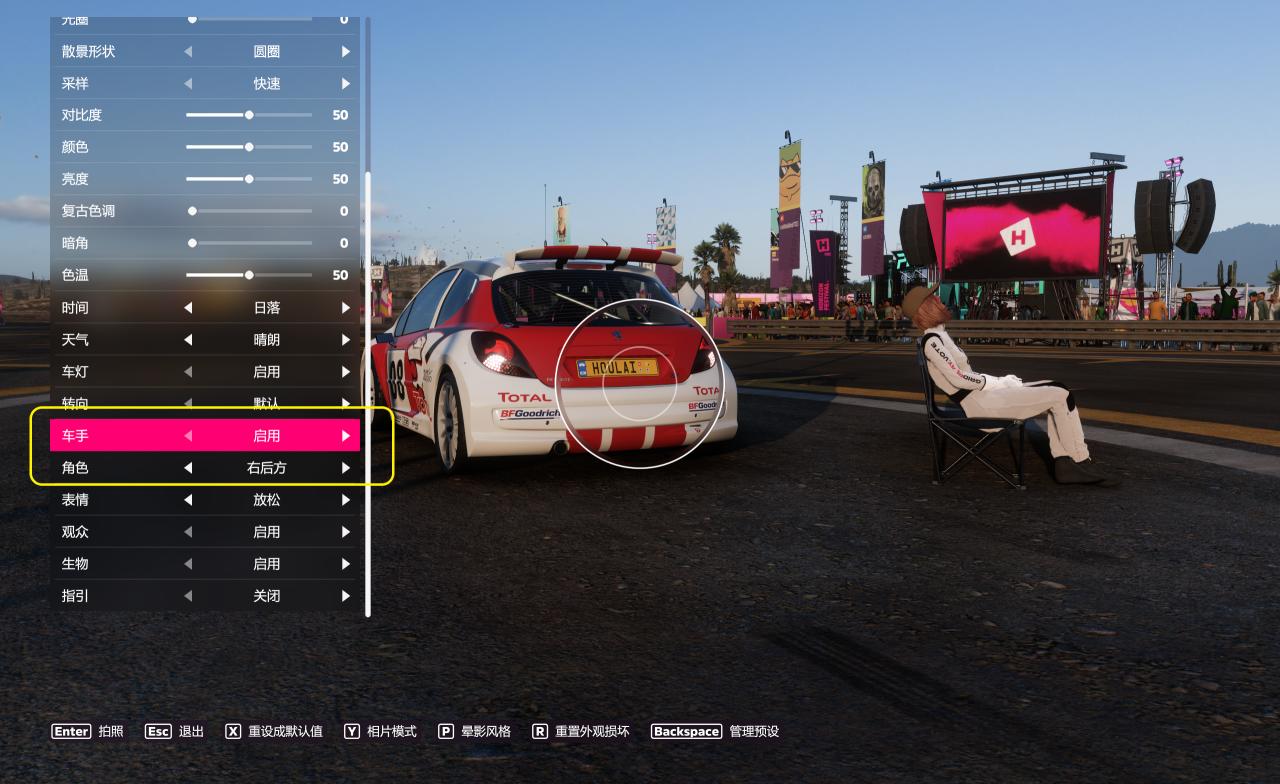Click left arrow on 角色 row

point(188,467)
